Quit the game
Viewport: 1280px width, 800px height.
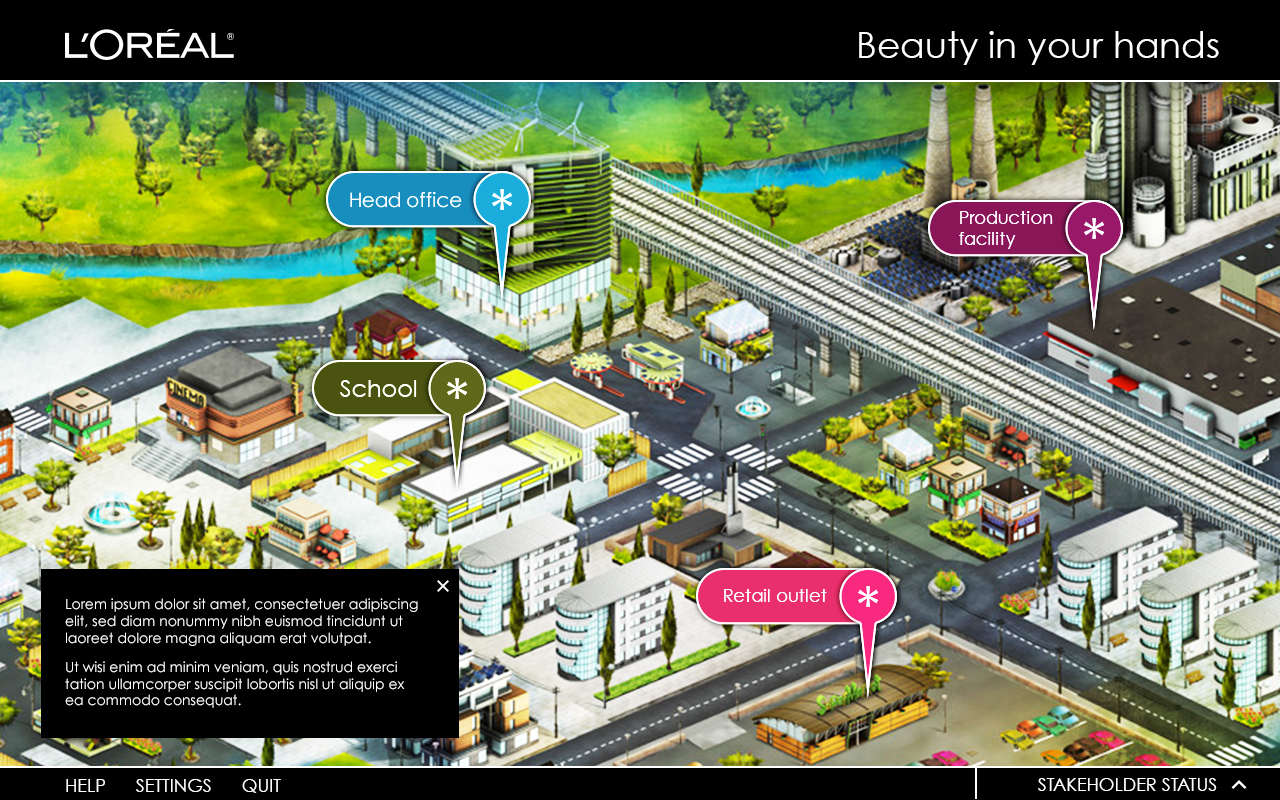261,785
